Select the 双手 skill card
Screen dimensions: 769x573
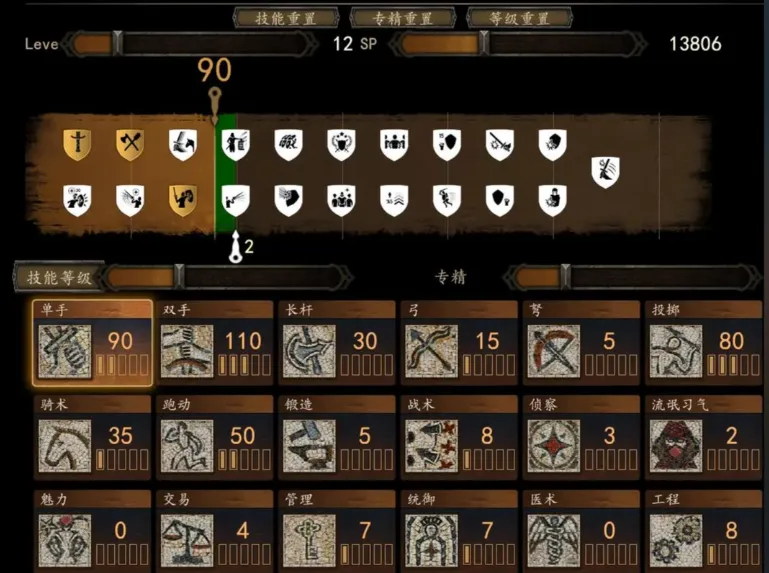click(214, 343)
